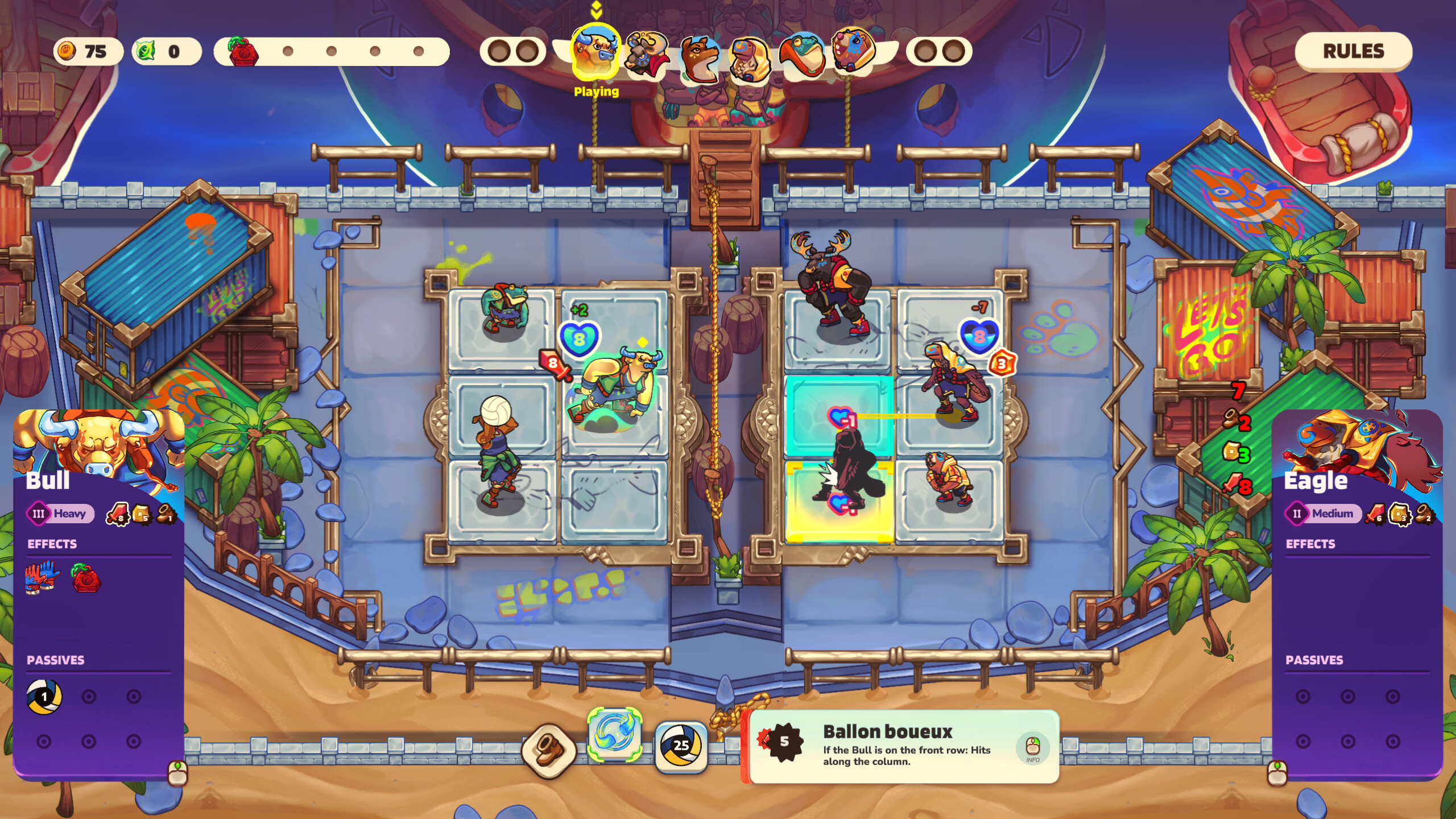Select the boot move action
The height and width of the screenshot is (819, 1456).
click(x=549, y=750)
